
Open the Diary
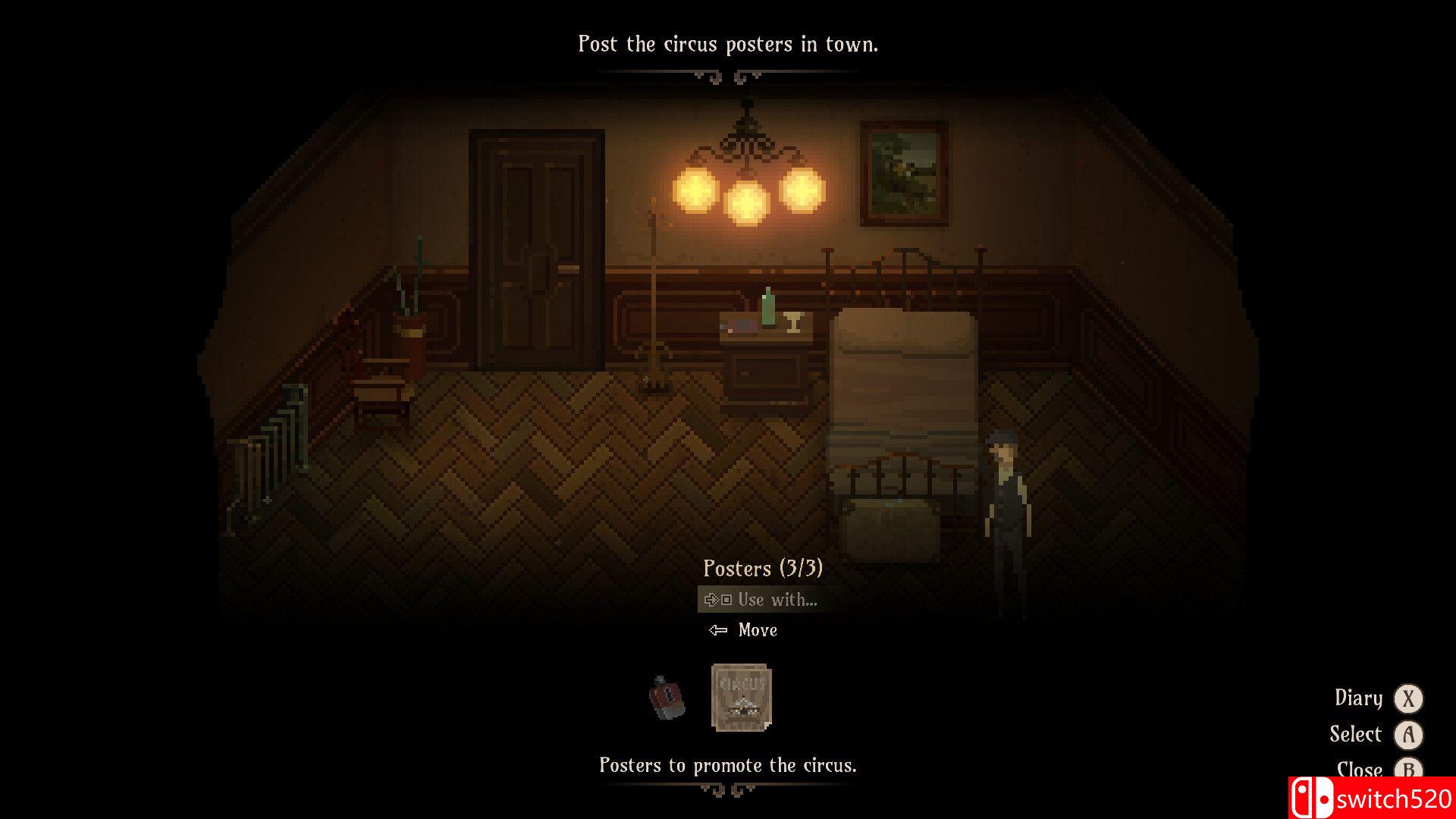(x=1359, y=698)
